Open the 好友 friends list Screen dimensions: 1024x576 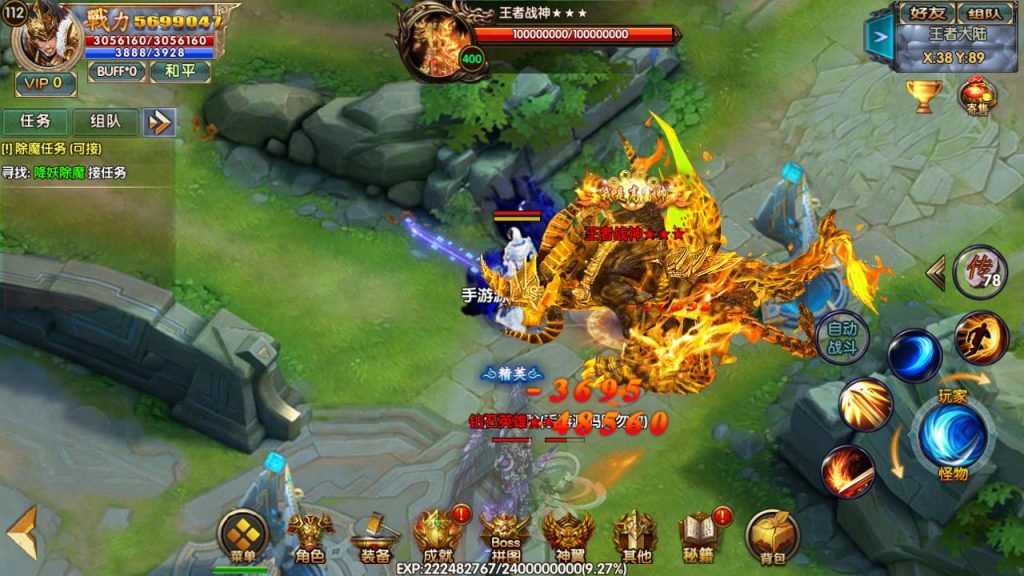(x=926, y=13)
